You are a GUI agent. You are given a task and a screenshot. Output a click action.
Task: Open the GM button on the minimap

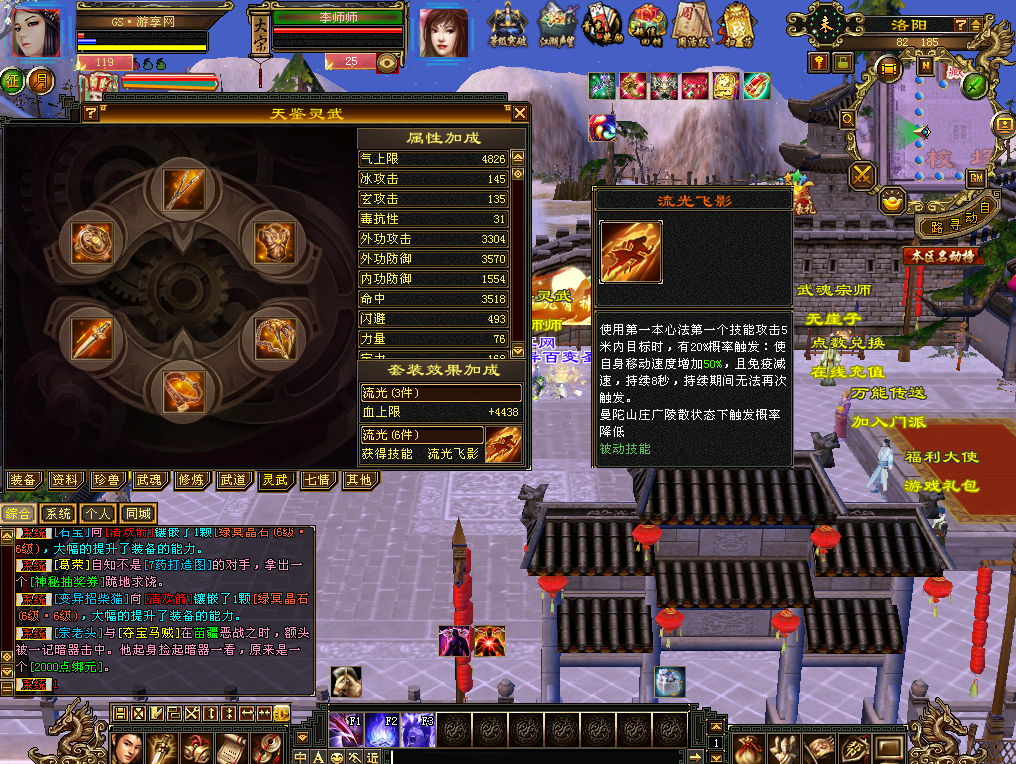977,177
